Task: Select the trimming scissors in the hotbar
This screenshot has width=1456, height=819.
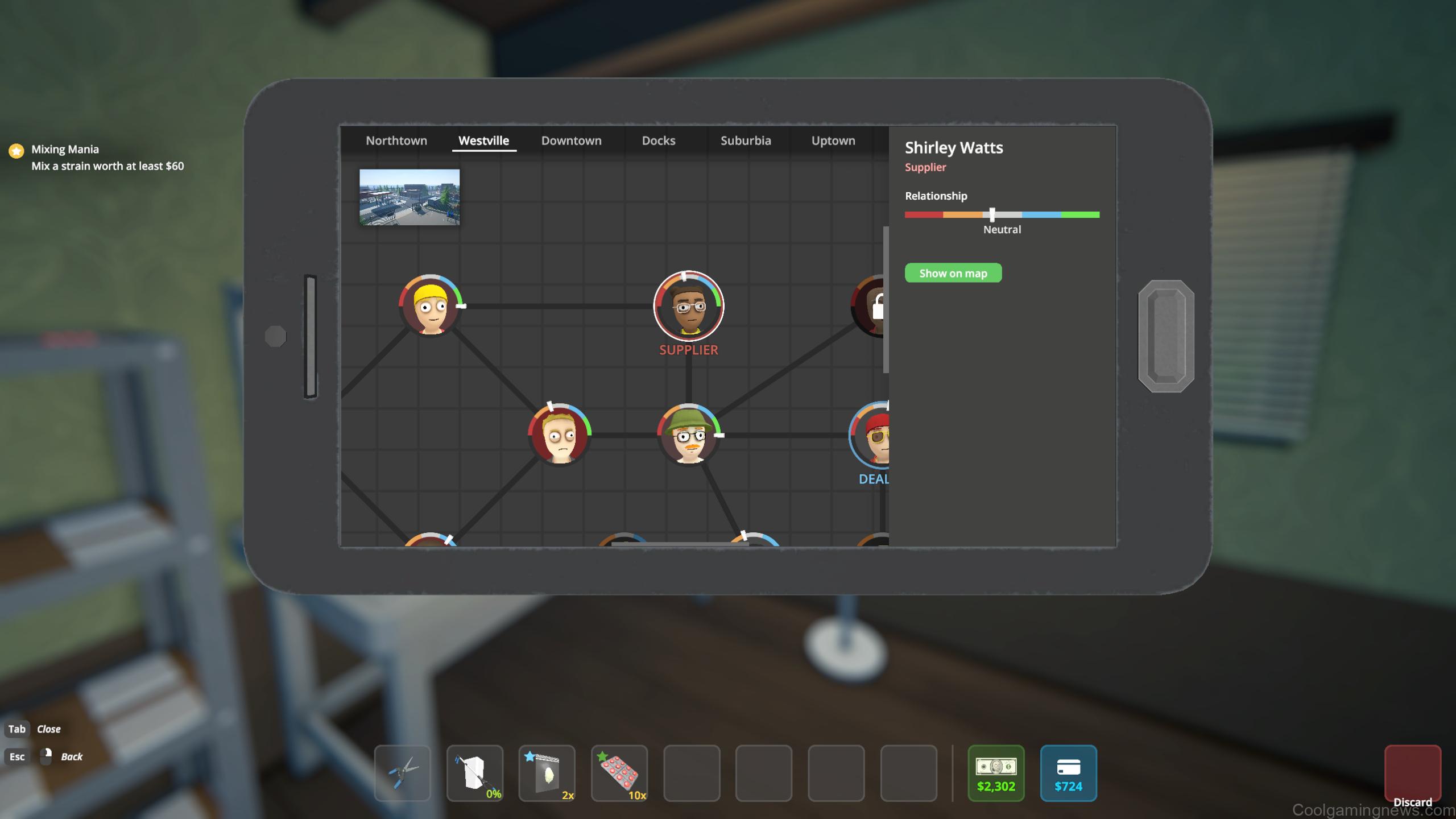Action: (402, 773)
